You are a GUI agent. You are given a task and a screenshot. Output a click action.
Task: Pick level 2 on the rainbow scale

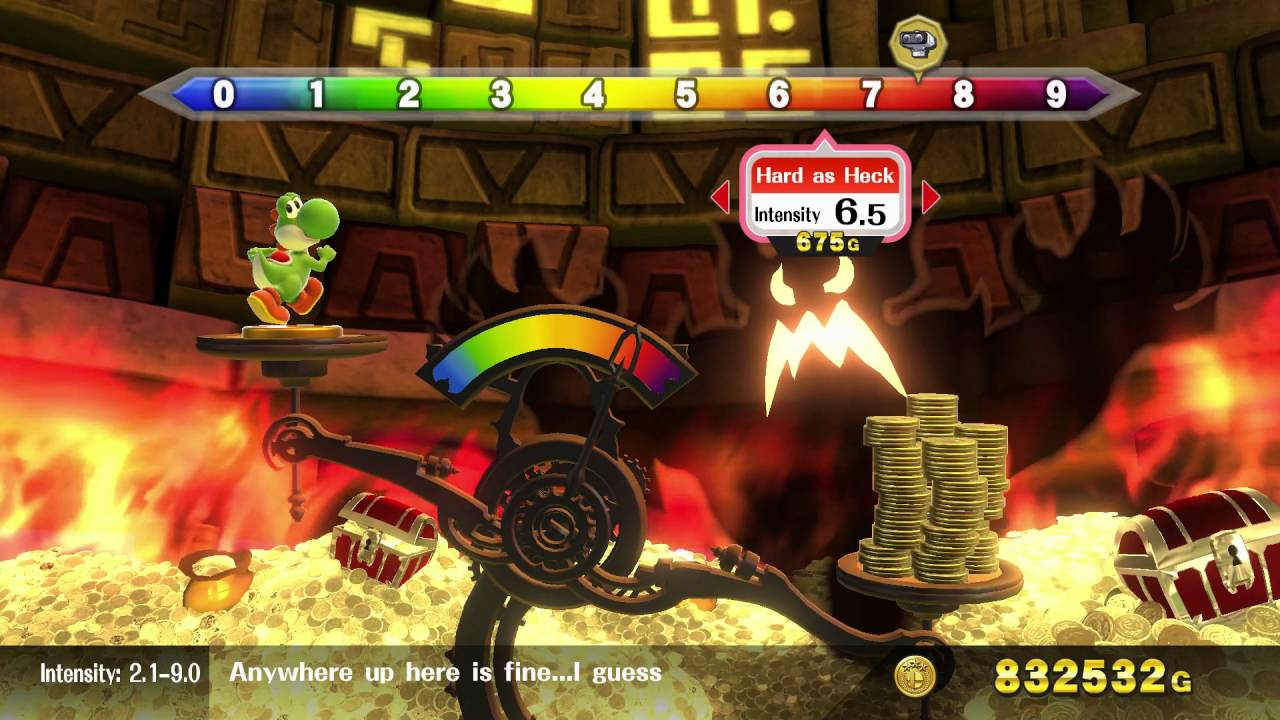click(x=409, y=95)
